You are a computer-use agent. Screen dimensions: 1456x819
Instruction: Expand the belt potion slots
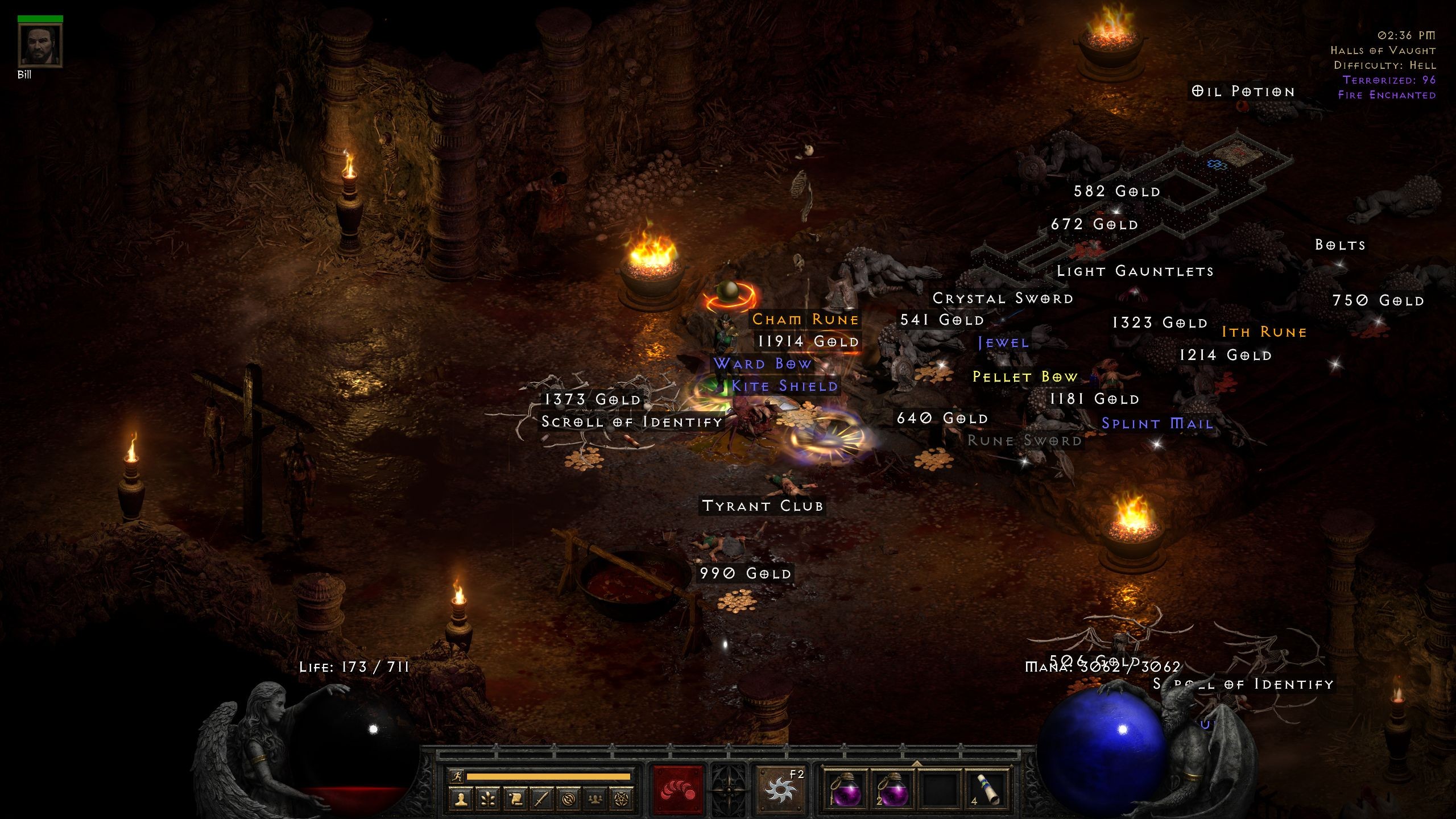[x=916, y=763]
